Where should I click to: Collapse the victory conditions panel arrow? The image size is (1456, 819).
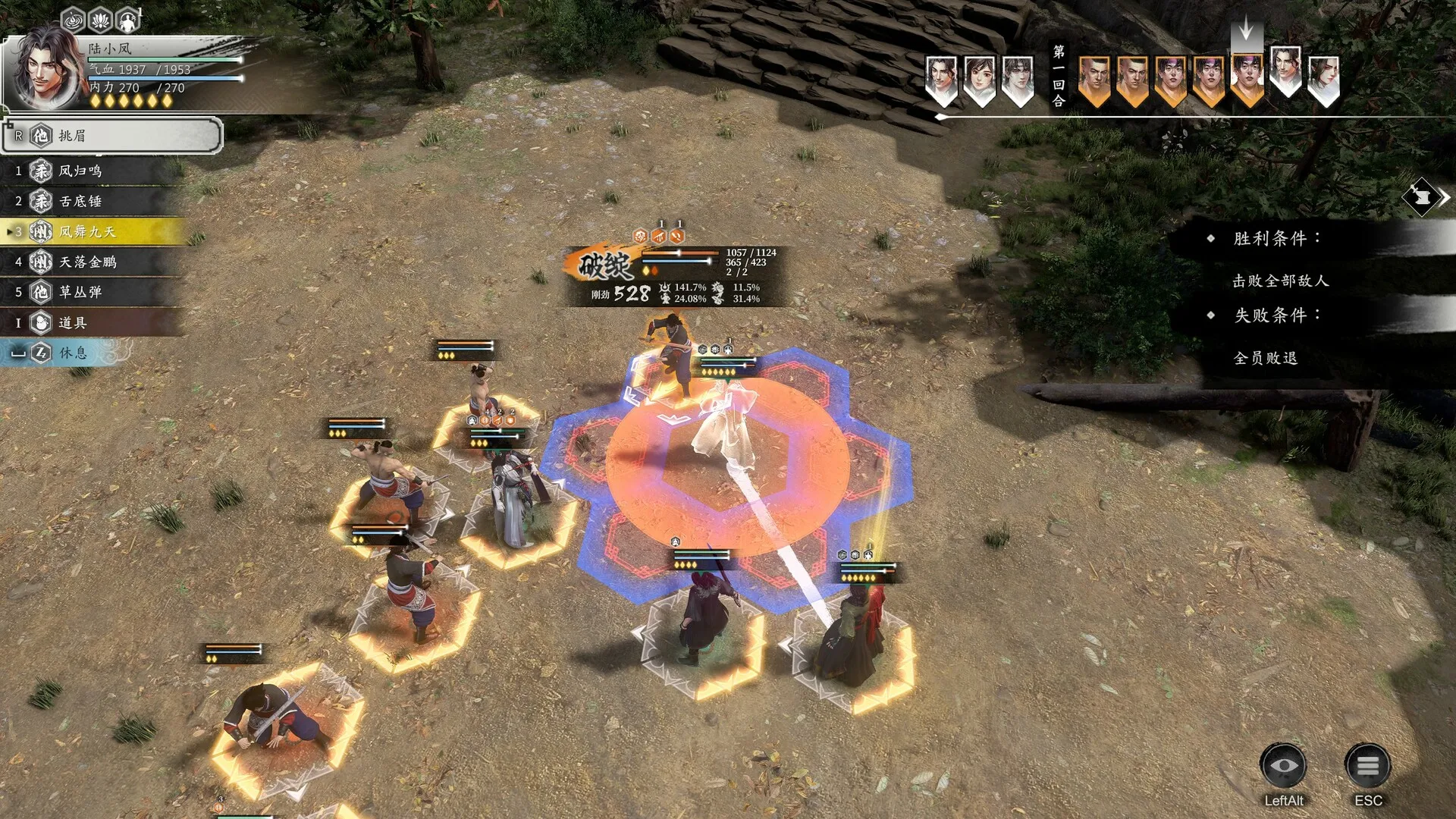pyautogui.click(x=1426, y=197)
